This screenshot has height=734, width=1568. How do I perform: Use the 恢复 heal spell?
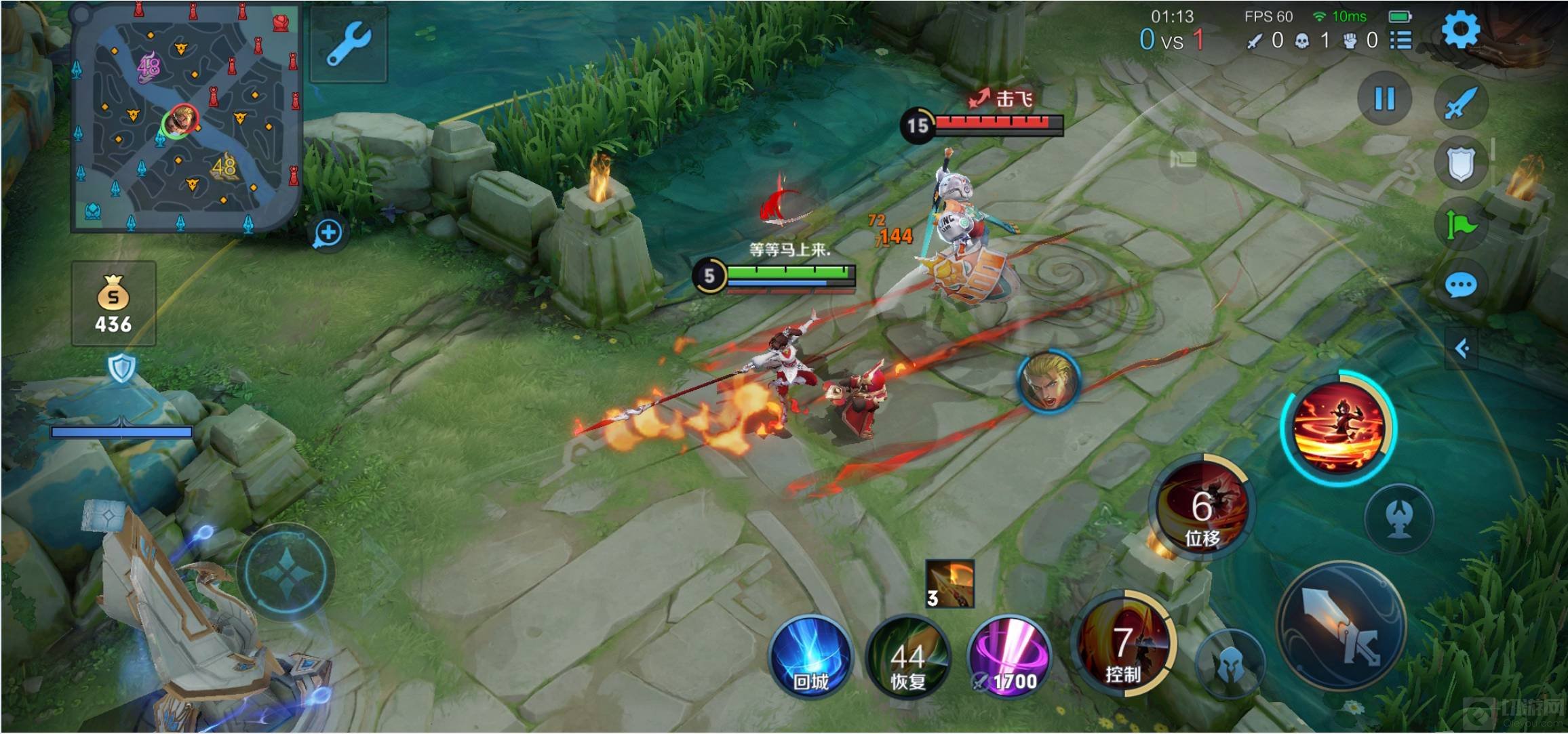tap(908, 656)
